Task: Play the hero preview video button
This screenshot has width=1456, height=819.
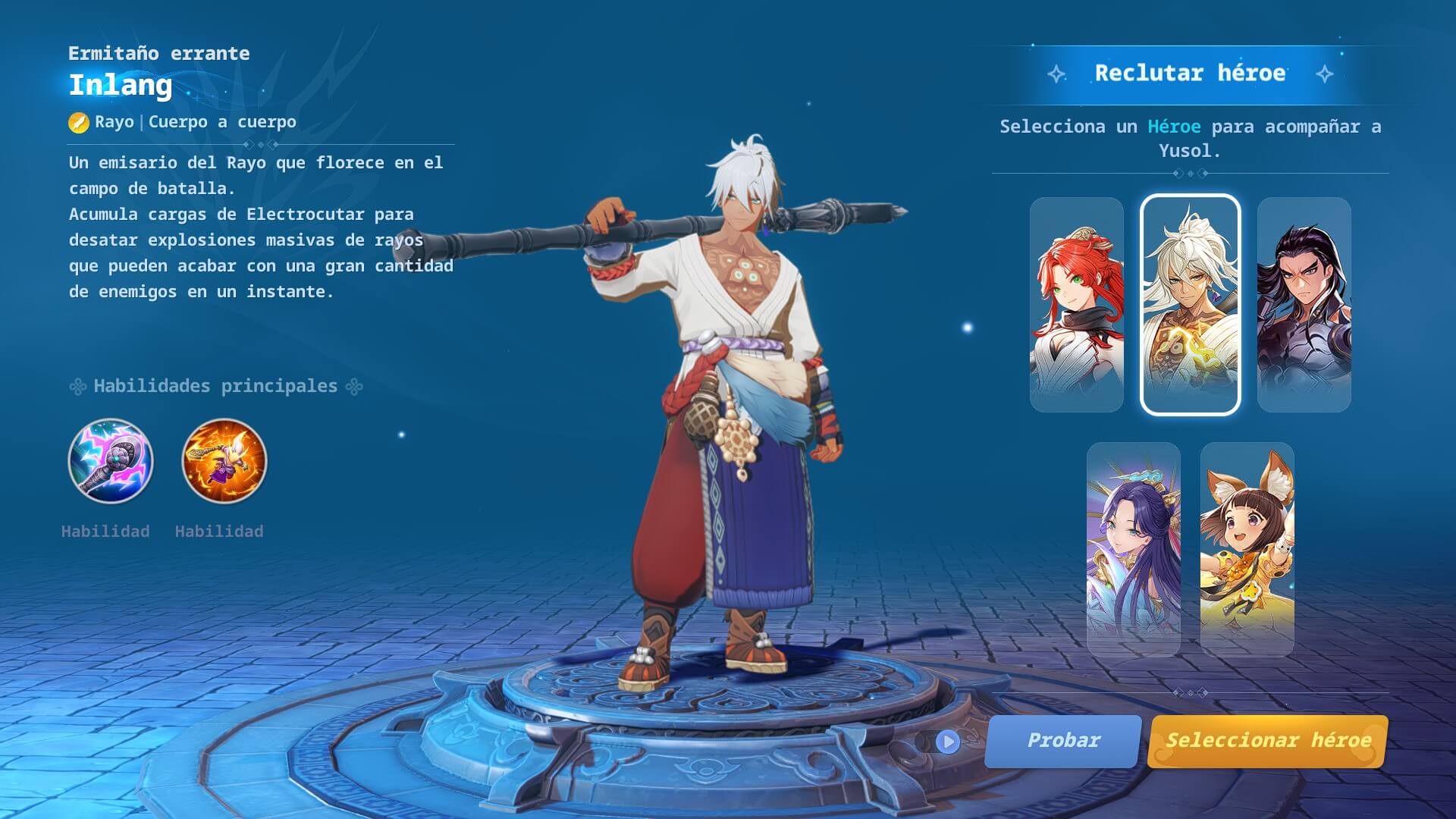Action: (x=947, y=742)
